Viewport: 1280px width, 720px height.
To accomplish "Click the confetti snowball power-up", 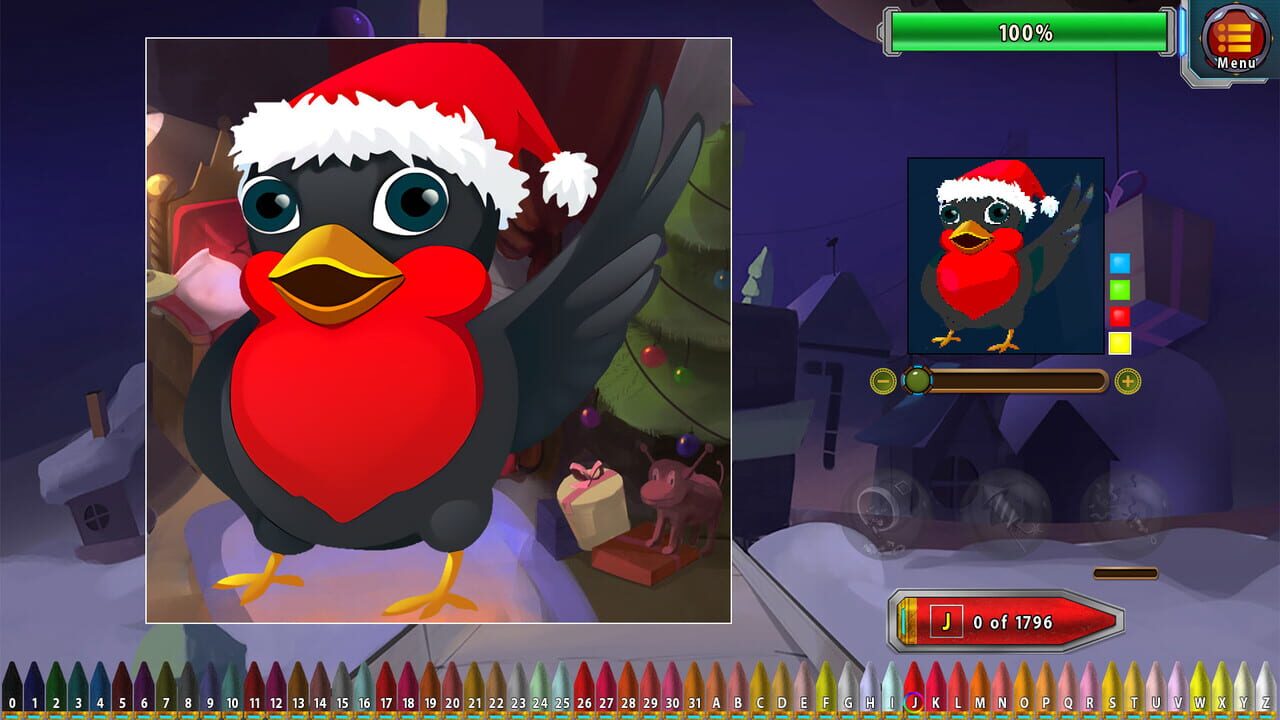I will [1124, 505].
